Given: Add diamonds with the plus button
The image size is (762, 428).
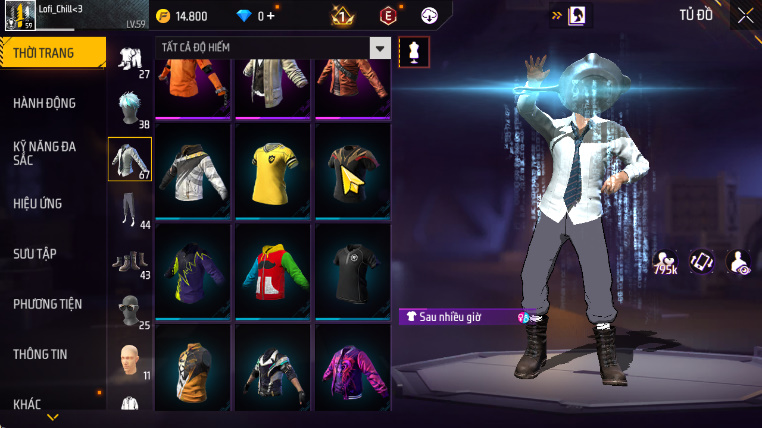Looking at the screenshot, I should [271, 16].
